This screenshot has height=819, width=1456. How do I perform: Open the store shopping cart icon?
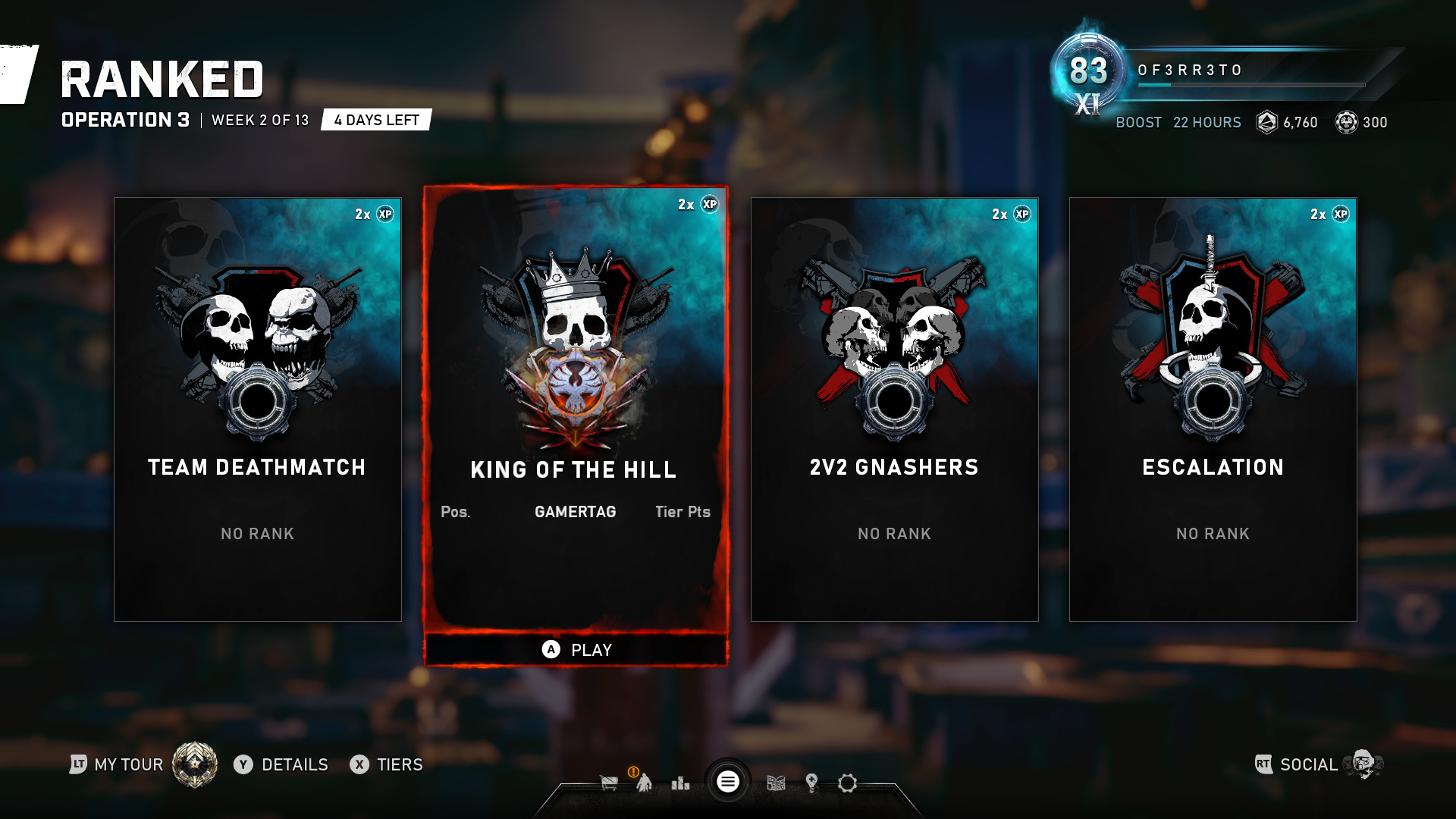pyautogui.click(x=608, y=783)
